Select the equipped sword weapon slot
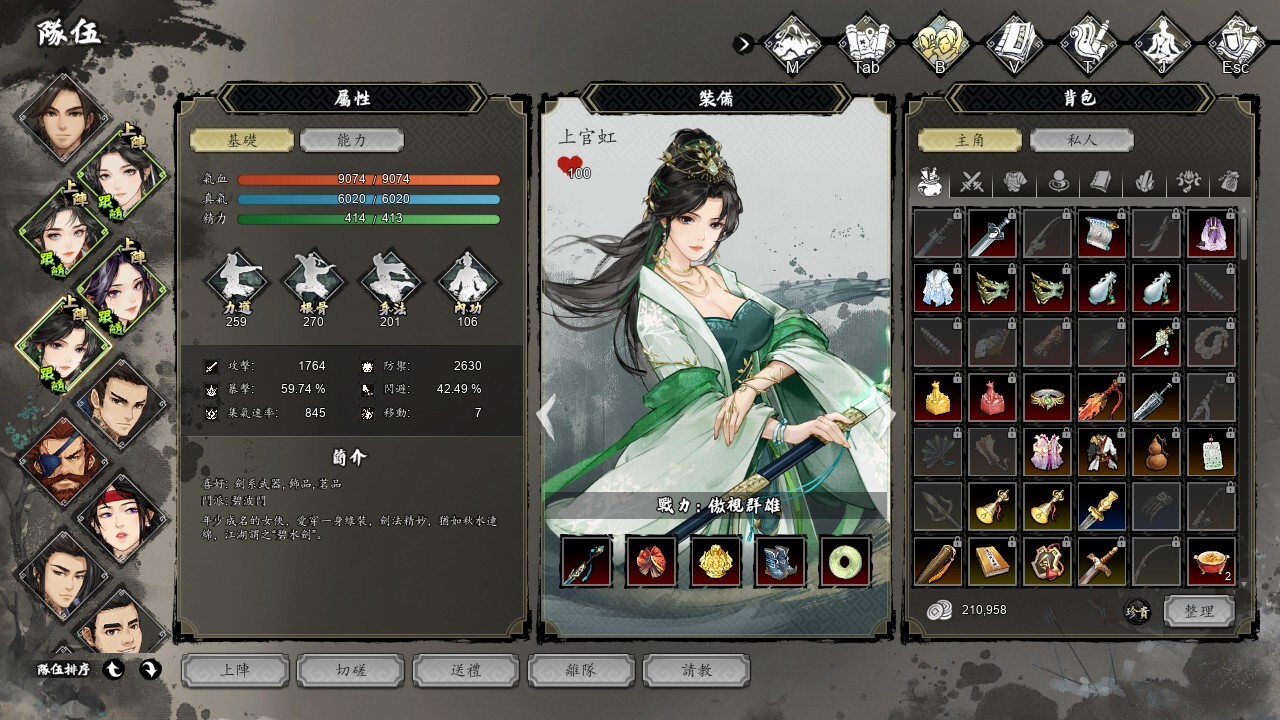This screenshot has height=720, width=1280. (x=587, y=561)
